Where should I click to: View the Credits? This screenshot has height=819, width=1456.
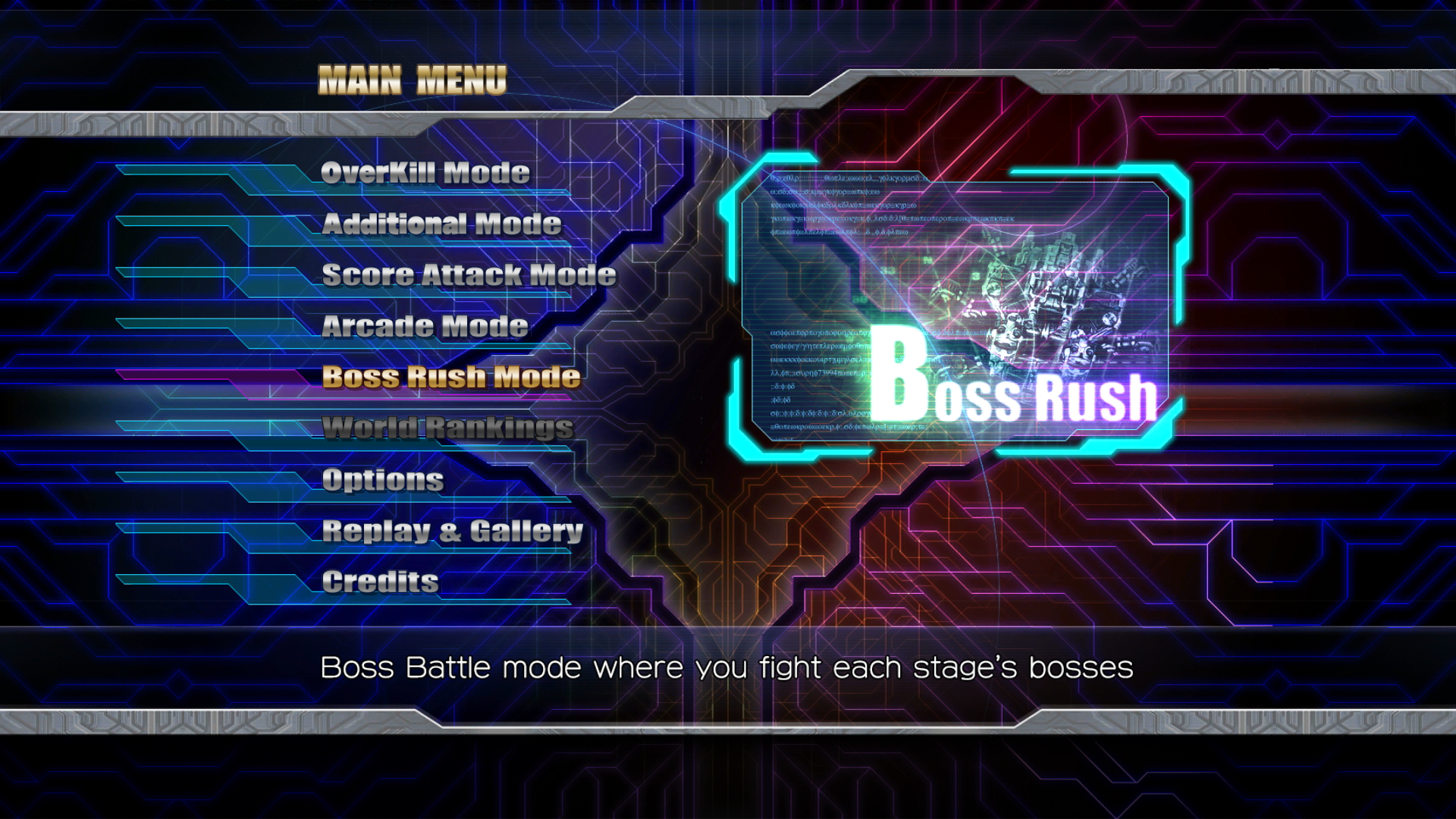[x=381, y=582]
